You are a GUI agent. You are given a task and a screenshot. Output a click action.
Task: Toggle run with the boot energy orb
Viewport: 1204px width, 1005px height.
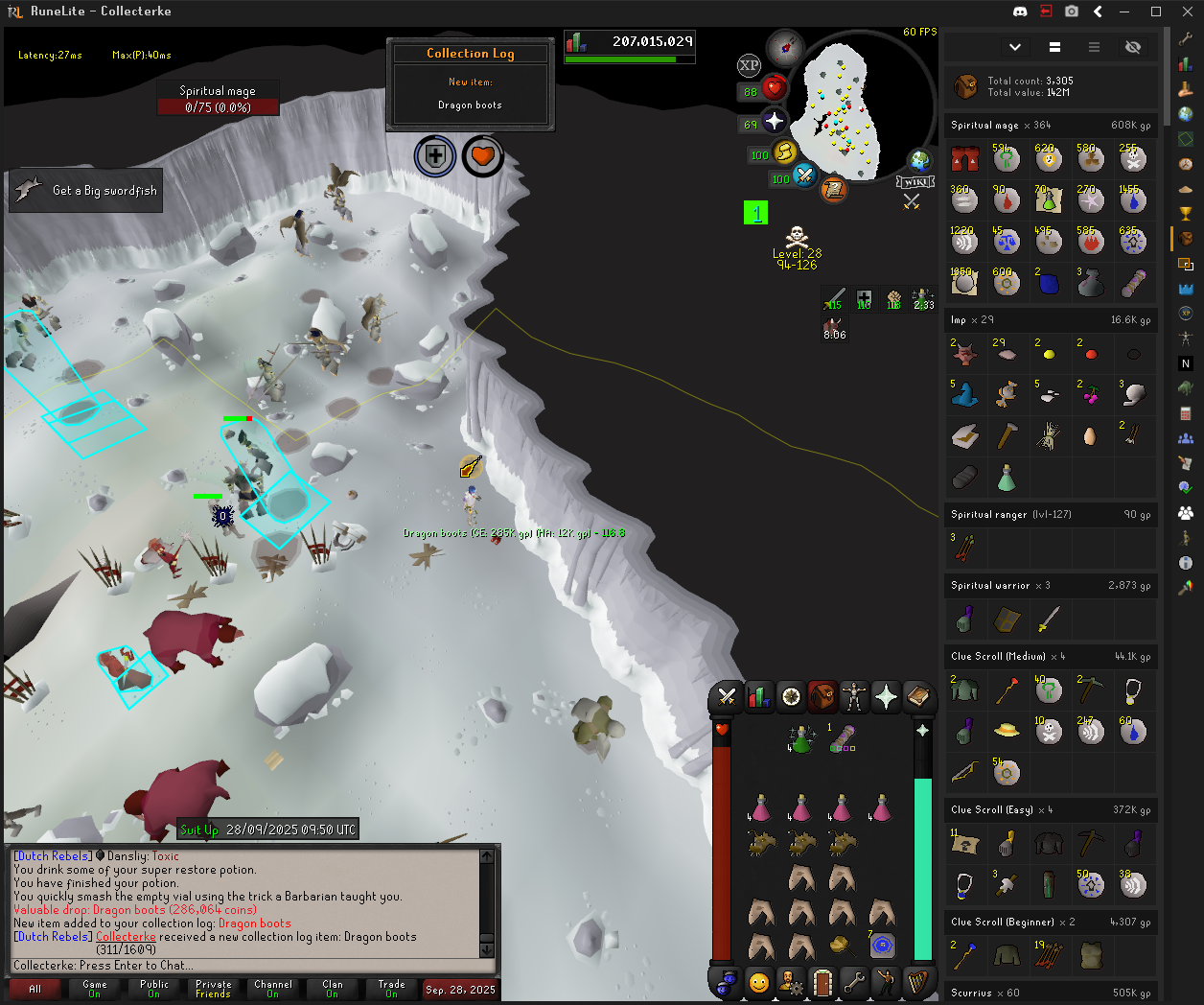(x=785, y=152)
